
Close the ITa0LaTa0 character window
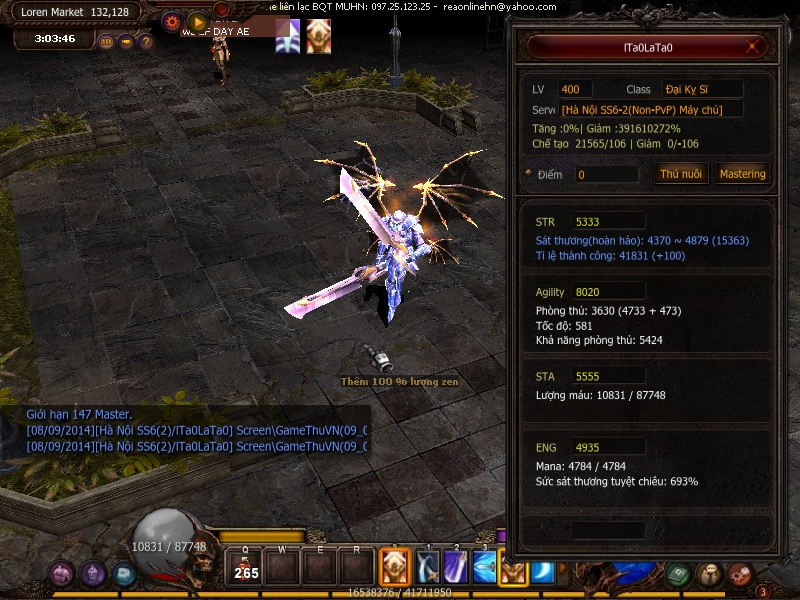point(754,47)
